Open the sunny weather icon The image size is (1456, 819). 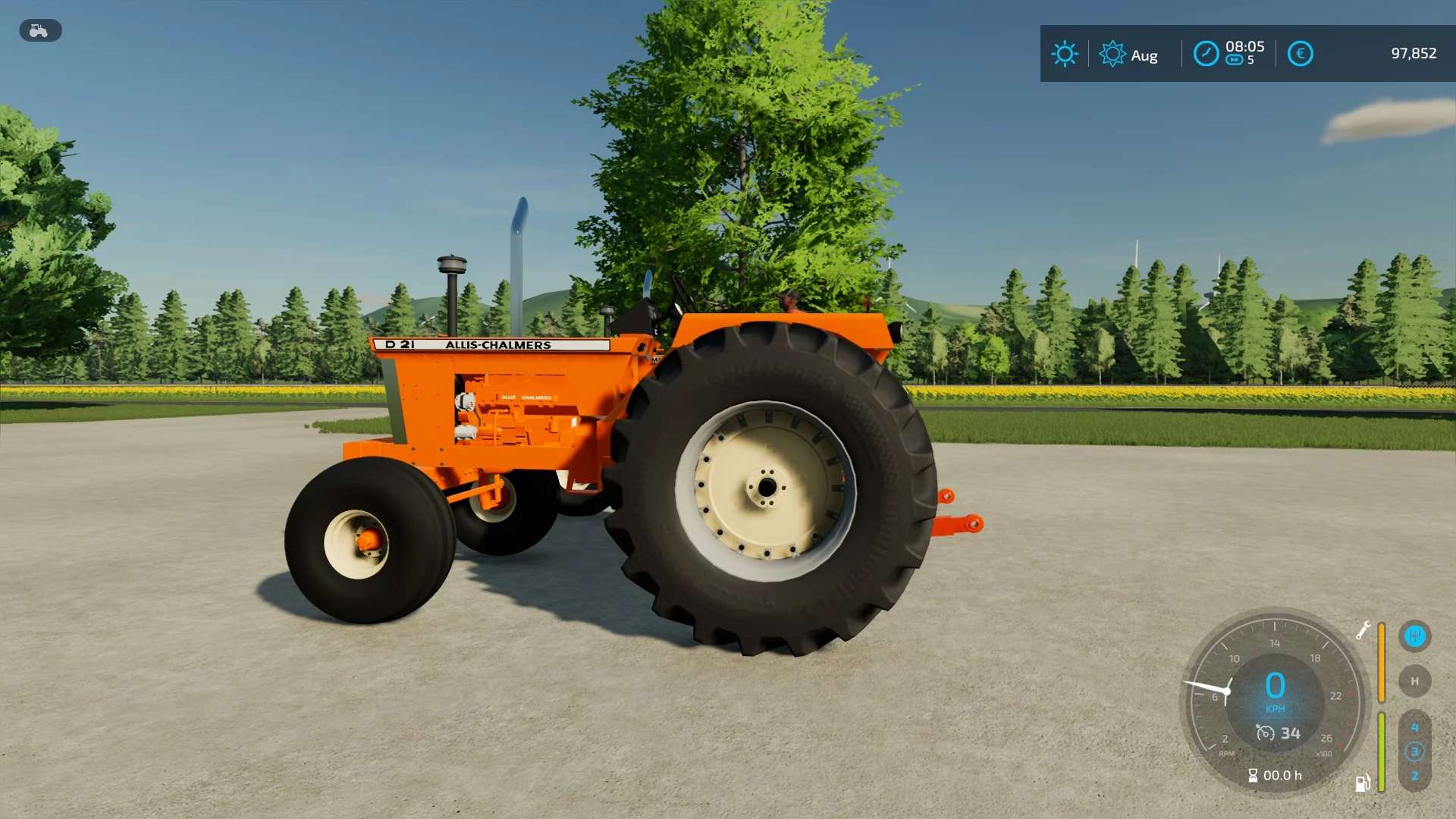coord(1065,54)
